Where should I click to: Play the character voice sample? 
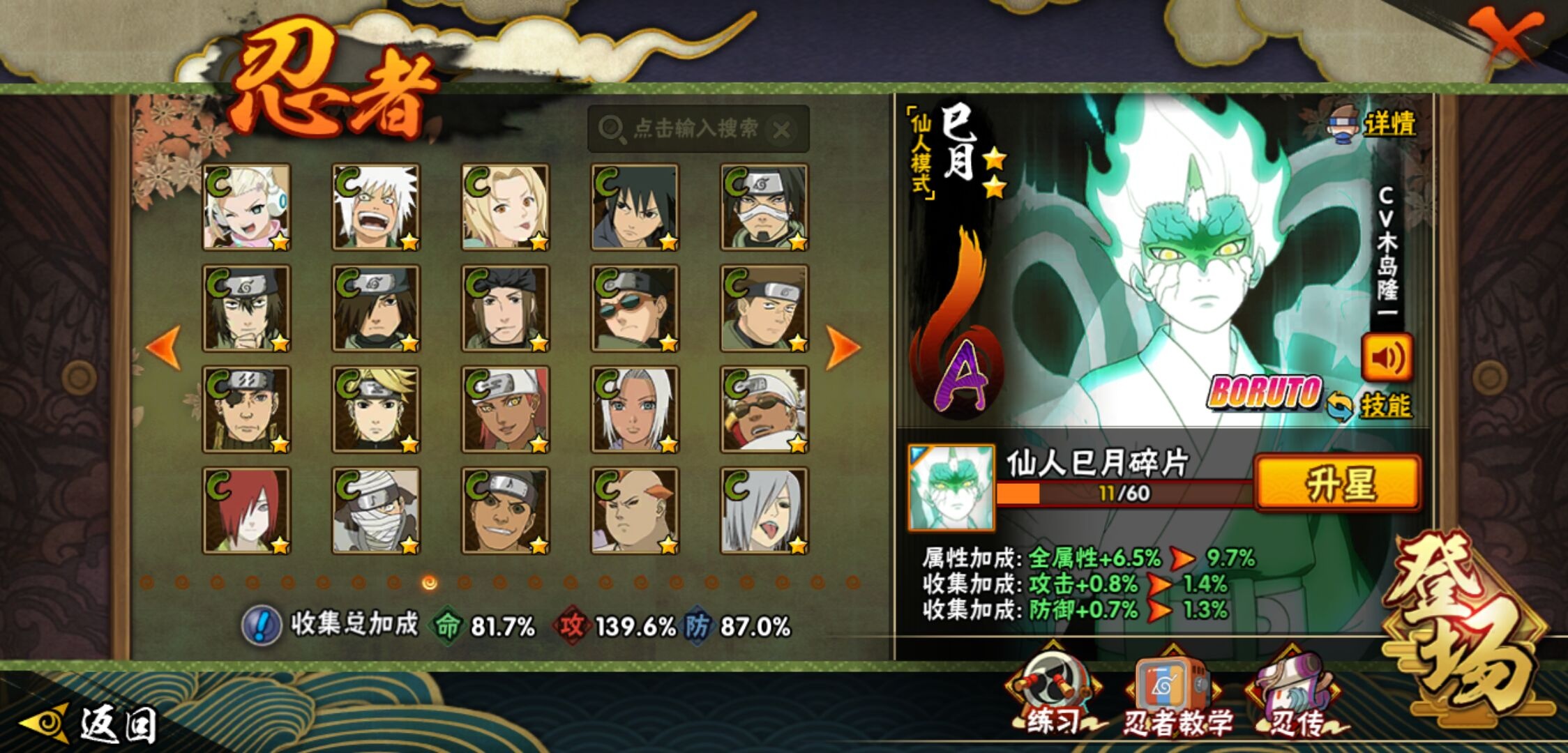1387,358
